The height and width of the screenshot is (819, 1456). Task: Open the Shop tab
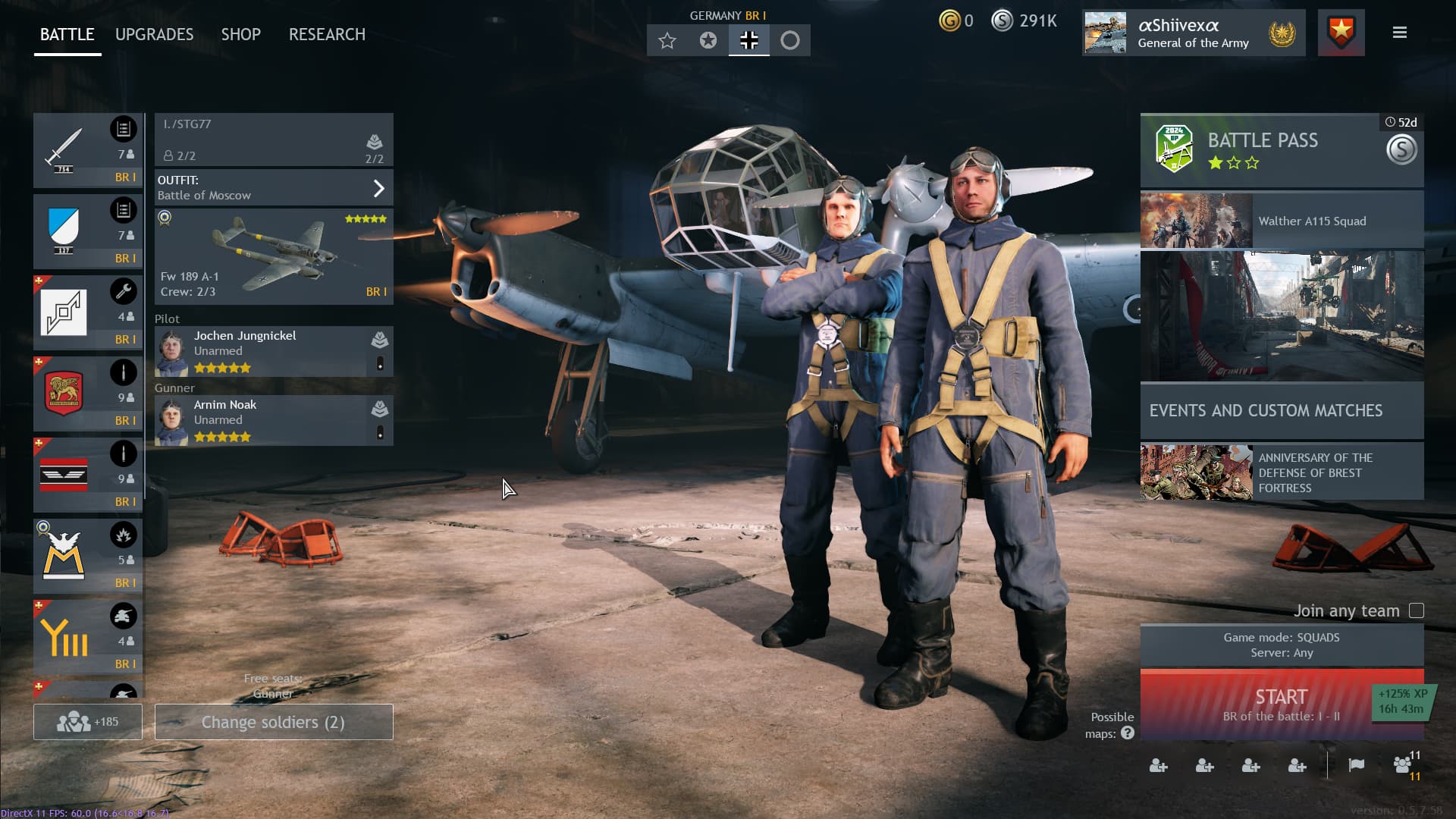coord(240,35)
